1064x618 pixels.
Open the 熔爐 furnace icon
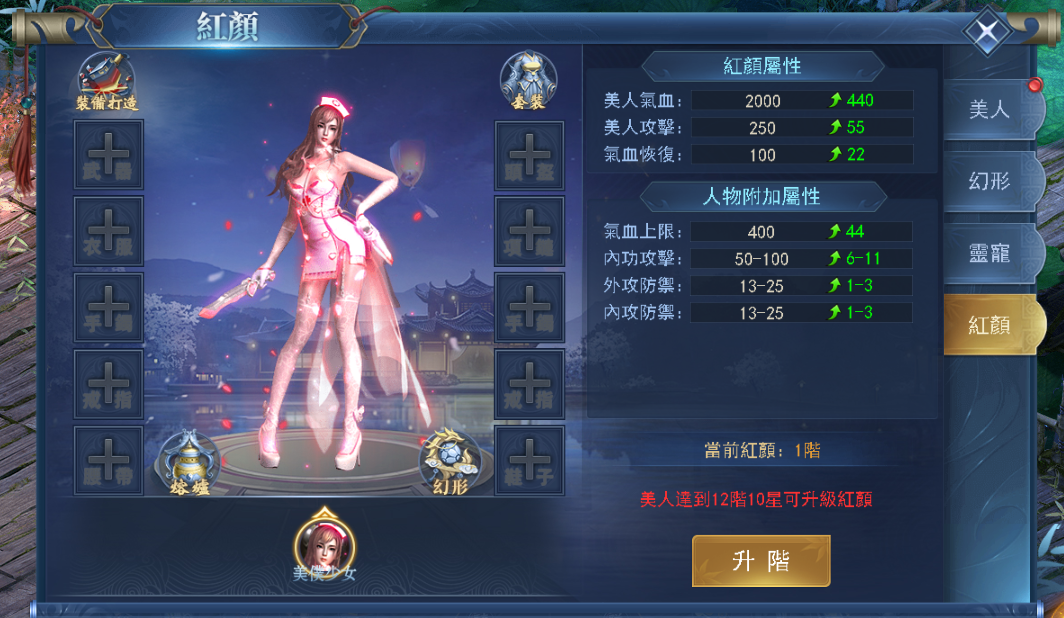coord(189,465)
